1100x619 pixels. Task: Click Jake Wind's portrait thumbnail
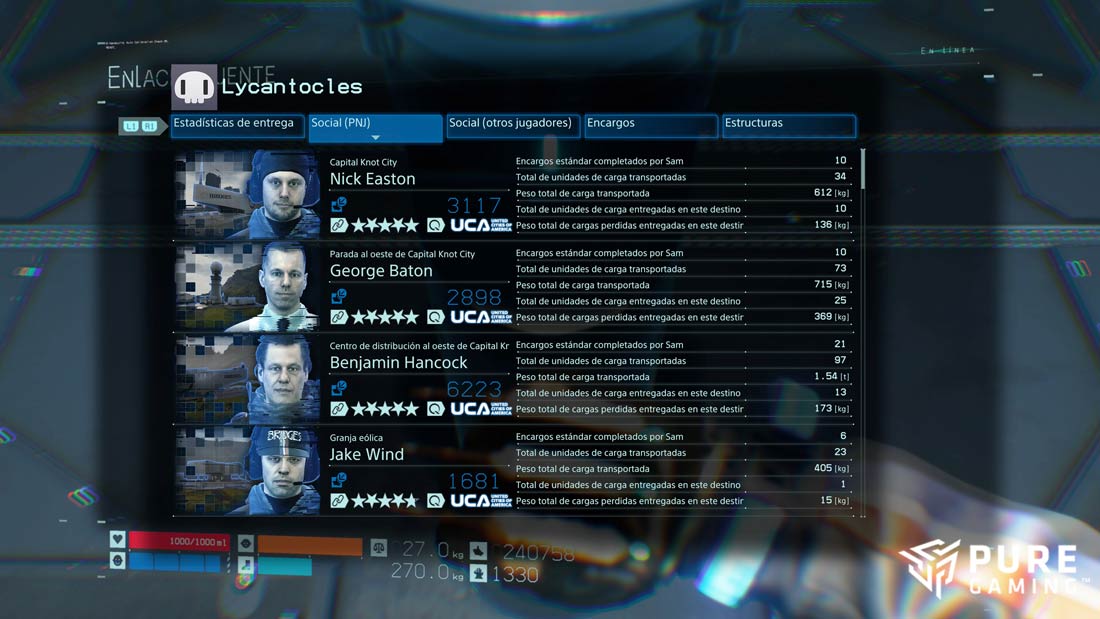click(x=247, y=470)
